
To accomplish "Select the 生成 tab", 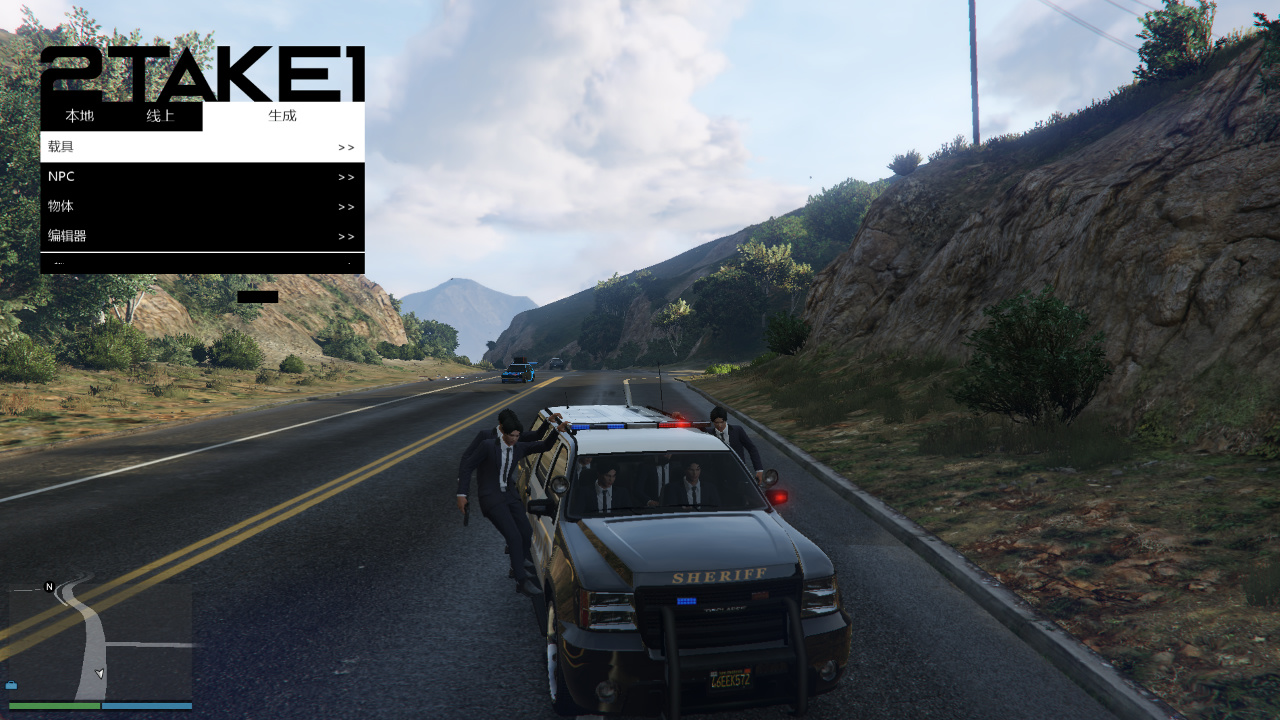I will click(281, 115).
